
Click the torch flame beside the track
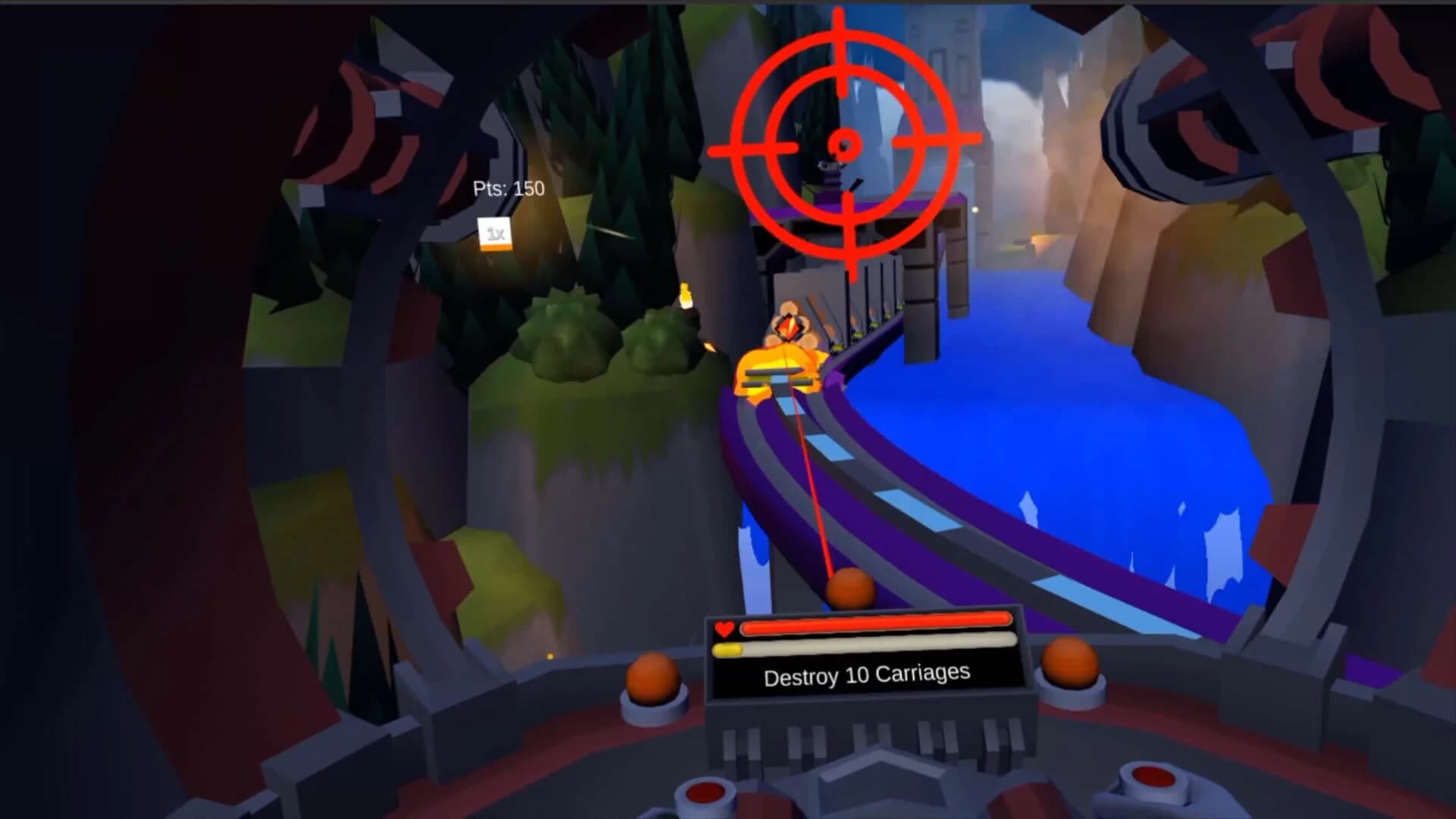(686, 292)
